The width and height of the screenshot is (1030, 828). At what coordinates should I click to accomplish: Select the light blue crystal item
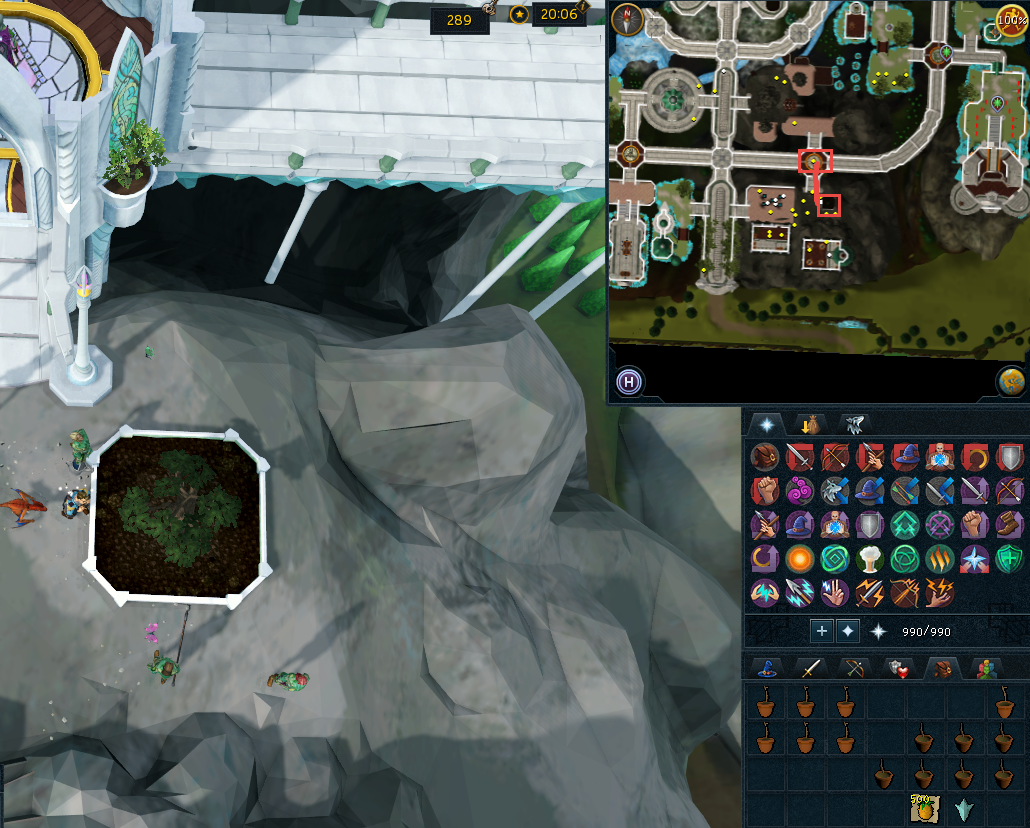click(x=964, y=809)
